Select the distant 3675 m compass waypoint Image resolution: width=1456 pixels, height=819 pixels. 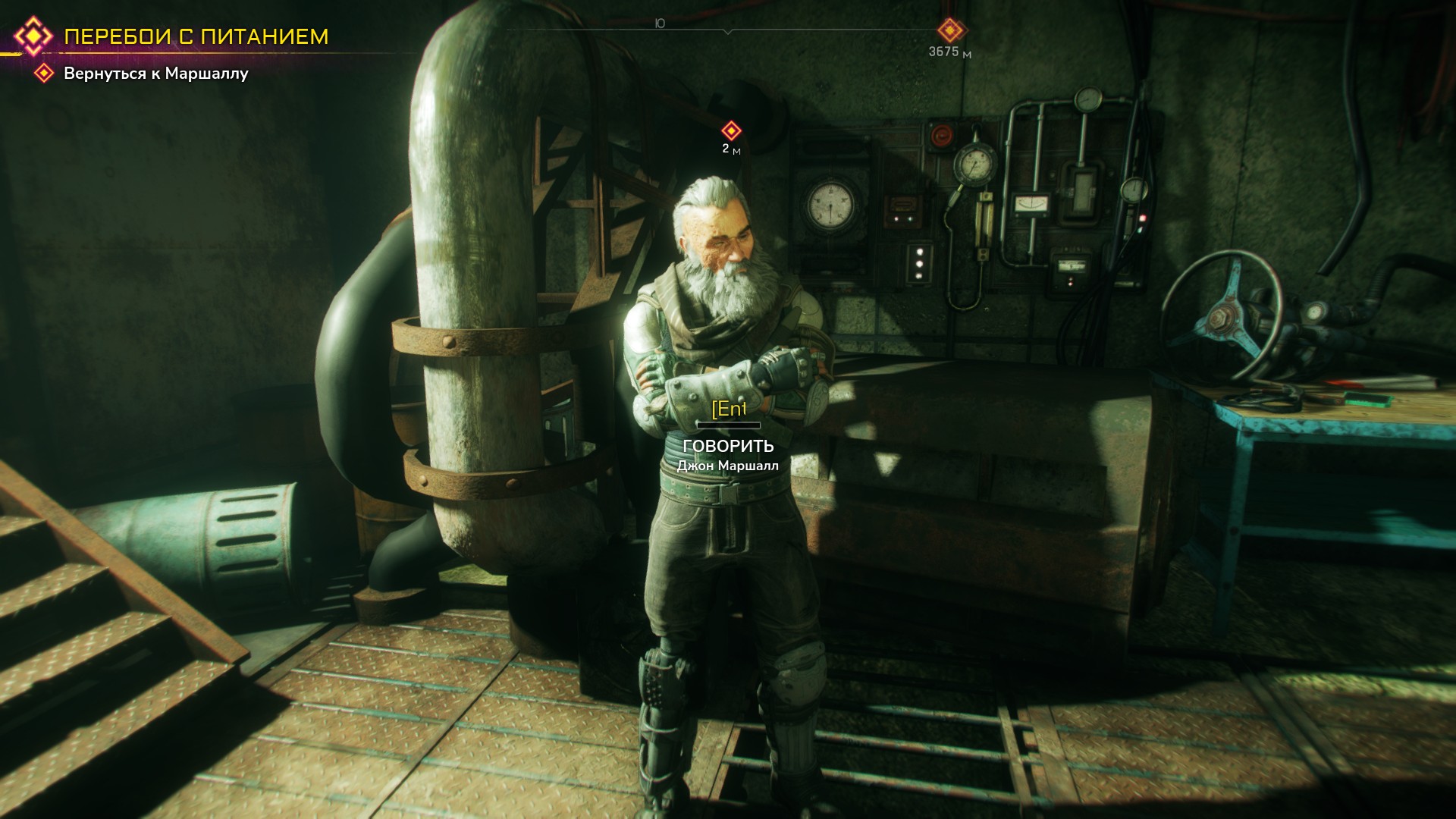pyautogui.click(x=950, y=31)
